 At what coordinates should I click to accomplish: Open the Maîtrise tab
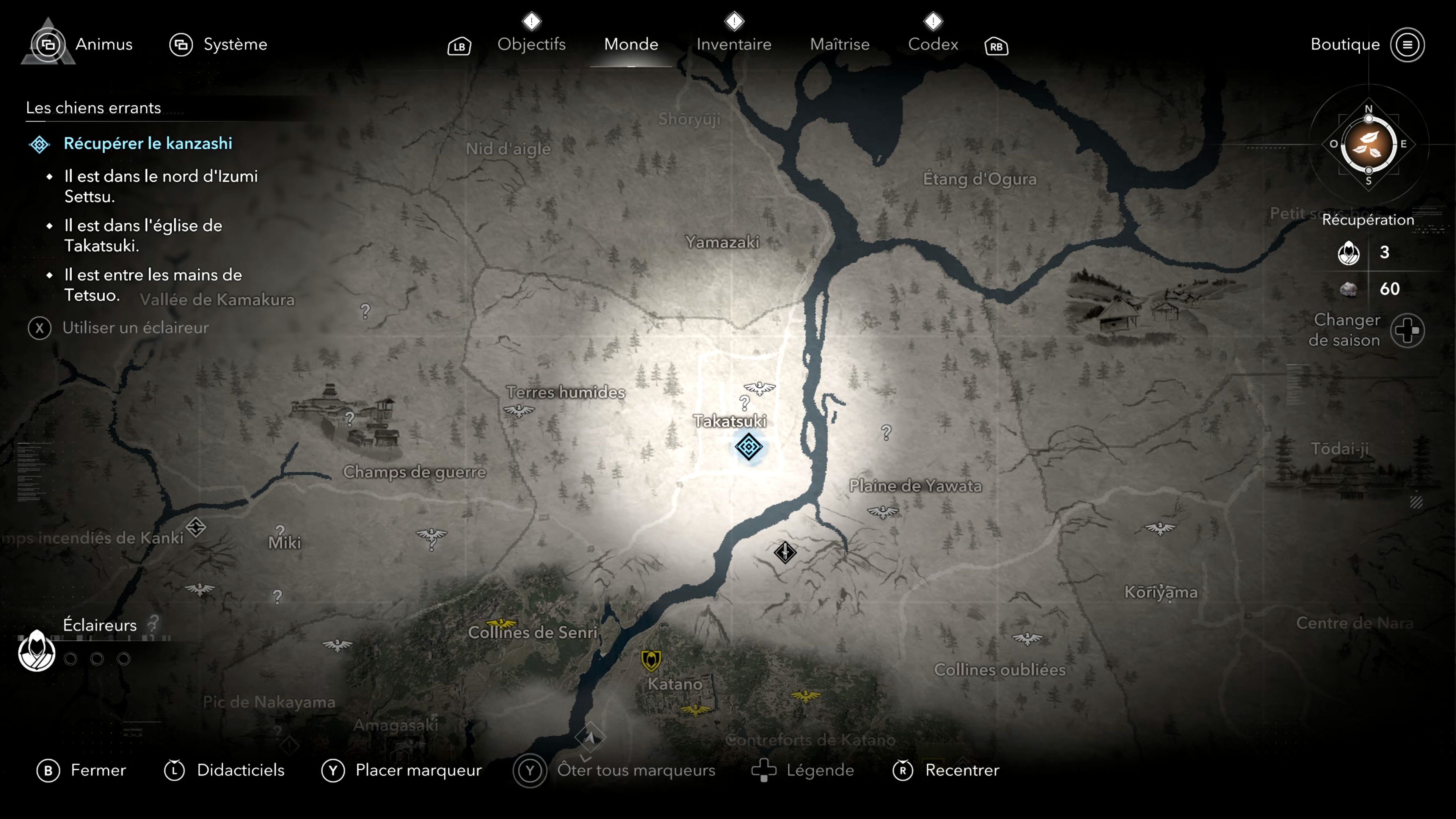coord(841,44)
